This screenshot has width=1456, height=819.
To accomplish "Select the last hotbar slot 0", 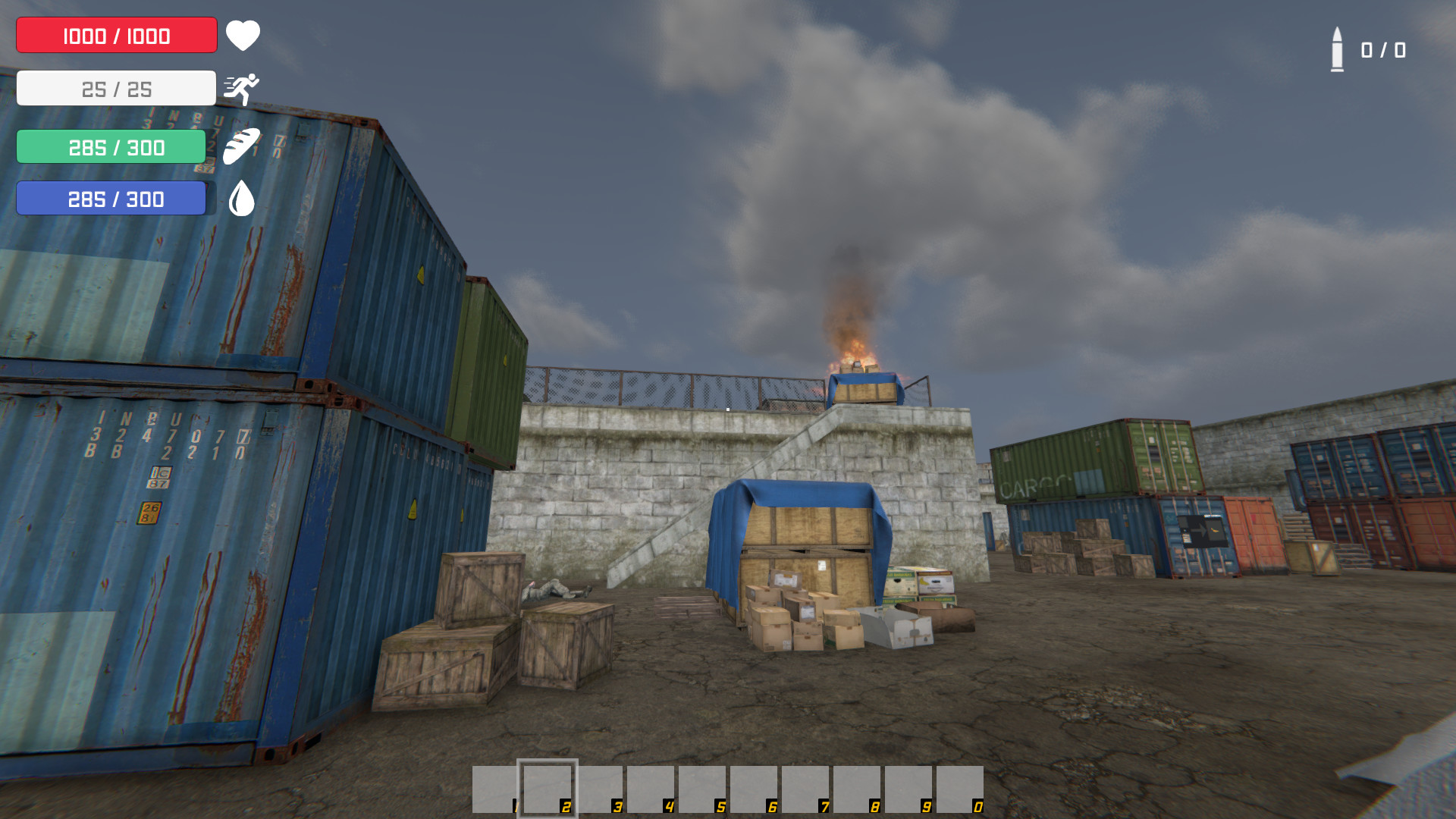I will pyautogui.click(x=959, y=792).
